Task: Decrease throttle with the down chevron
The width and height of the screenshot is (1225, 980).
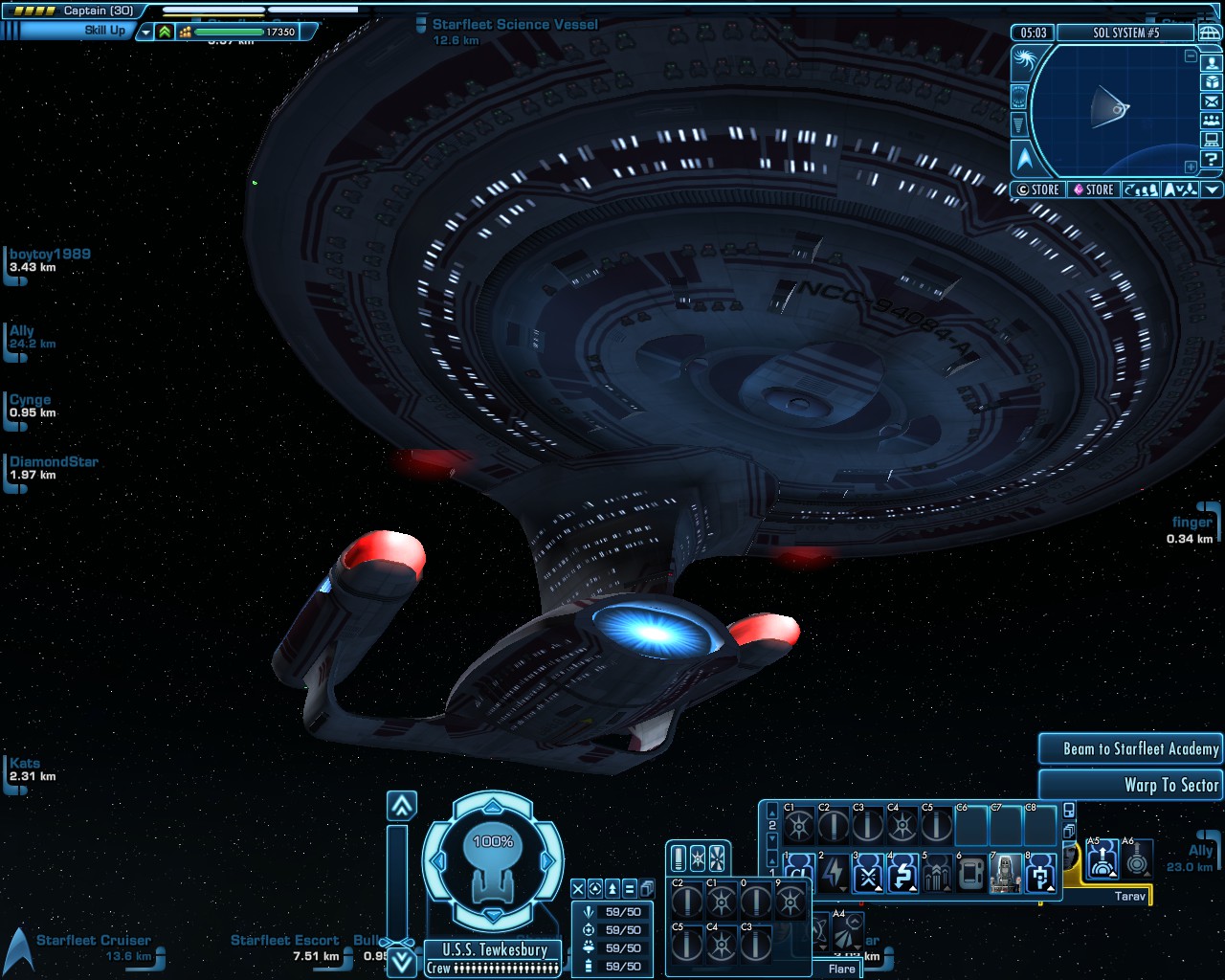Action: pyautogui.click(x=402, y=962)
